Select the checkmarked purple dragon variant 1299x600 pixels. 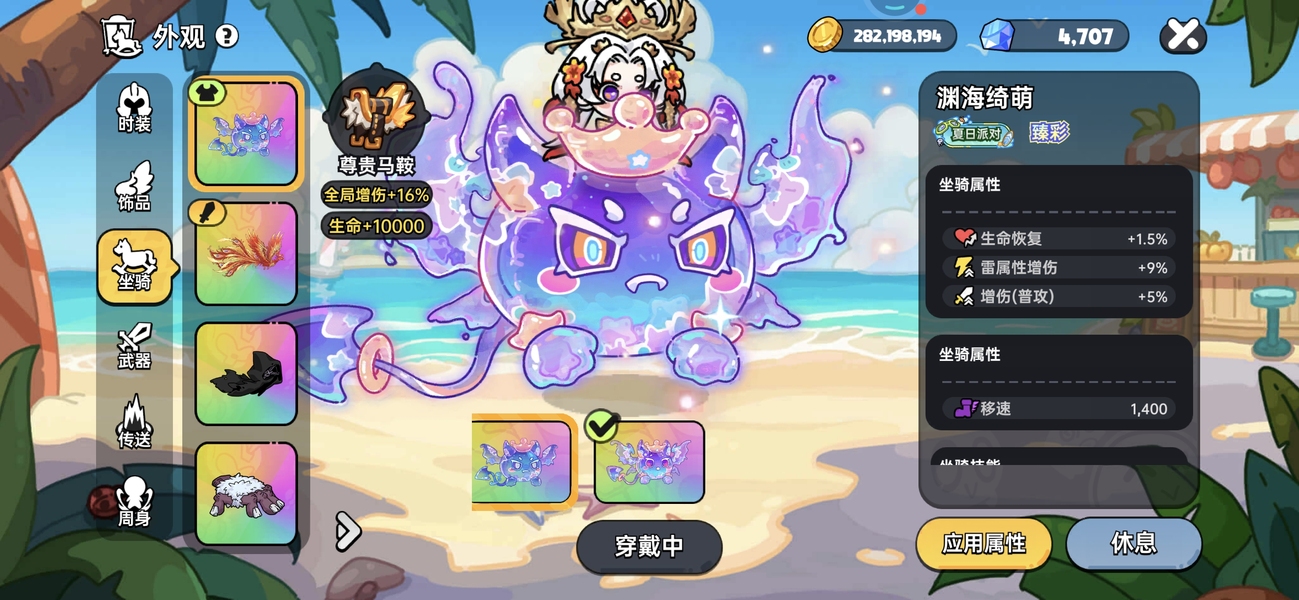click(x=649, y=462)
